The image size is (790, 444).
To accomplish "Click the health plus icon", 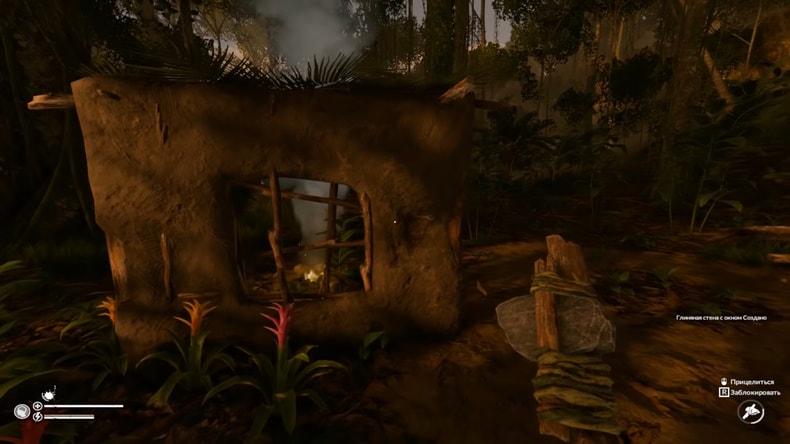I will pos(38,406).
